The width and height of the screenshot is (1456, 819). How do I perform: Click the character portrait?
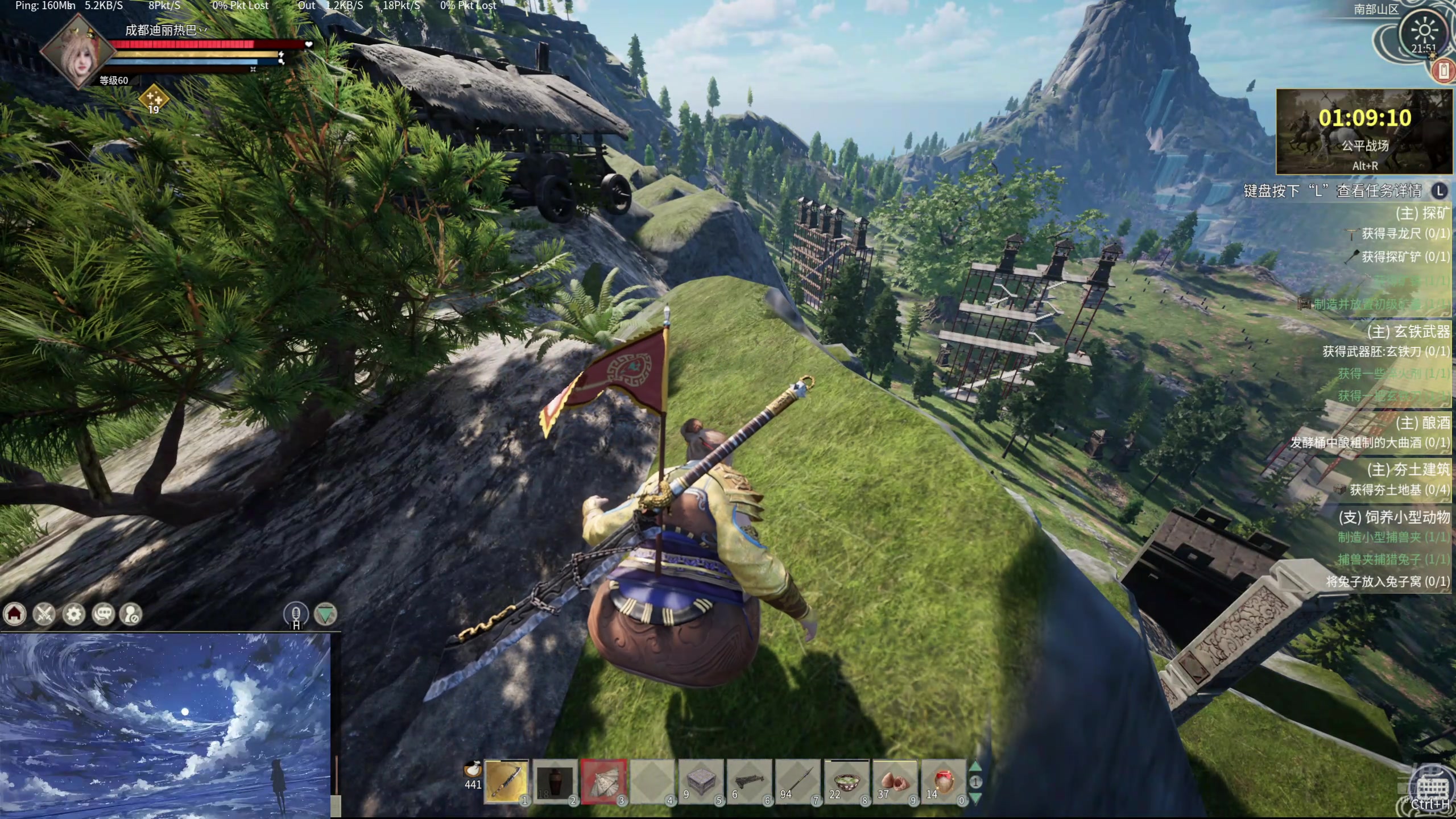pyautogui.click(x=77, y=52)
